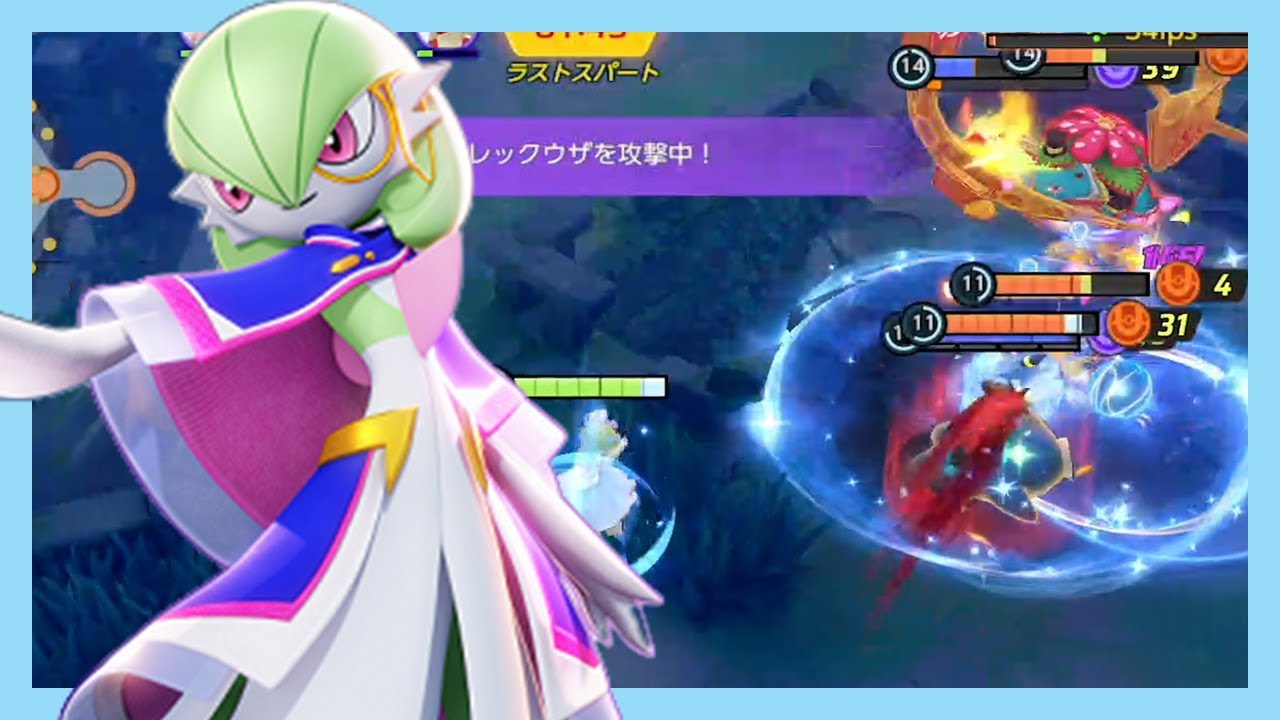Click the second level 14 ring icon
Viewport: 1280px width, 720px height.
[x=1020, y=58]
